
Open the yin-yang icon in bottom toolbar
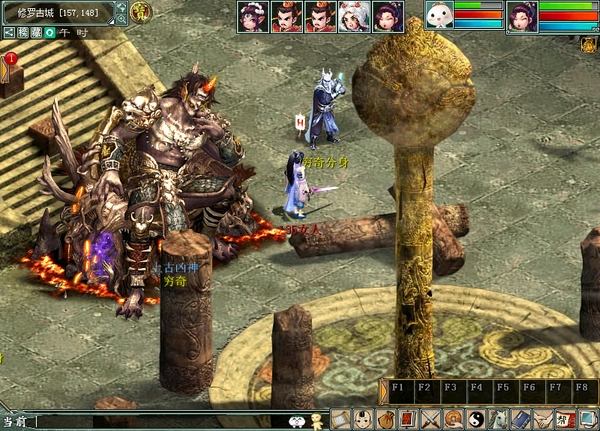[476, 420]
